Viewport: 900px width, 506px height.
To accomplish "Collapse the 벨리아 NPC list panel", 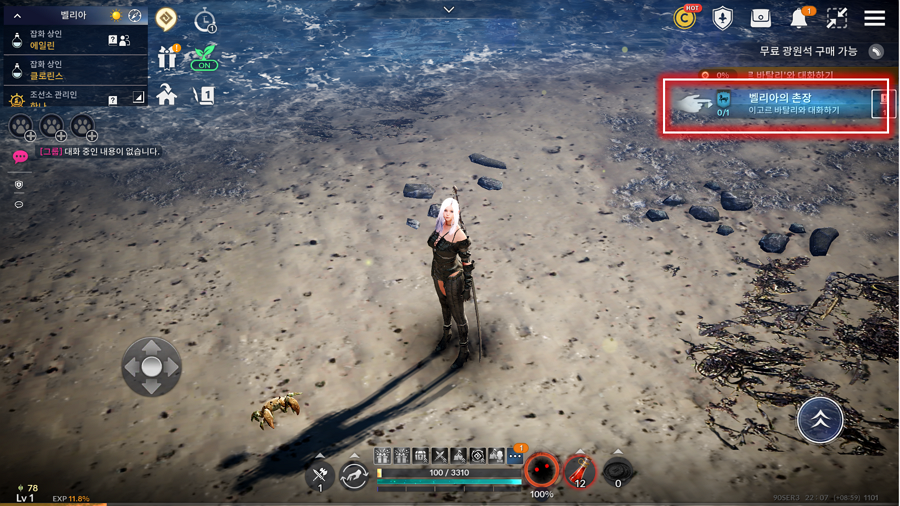I will [17, 16].
